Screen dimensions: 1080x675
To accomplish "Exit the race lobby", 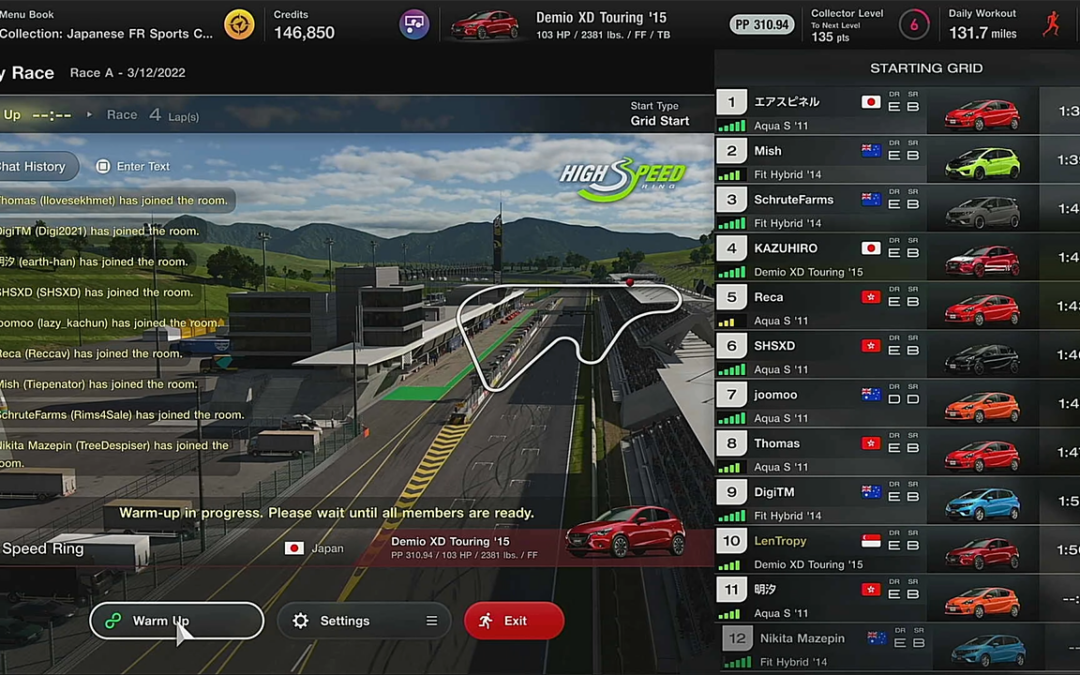I will pos(514,621).
